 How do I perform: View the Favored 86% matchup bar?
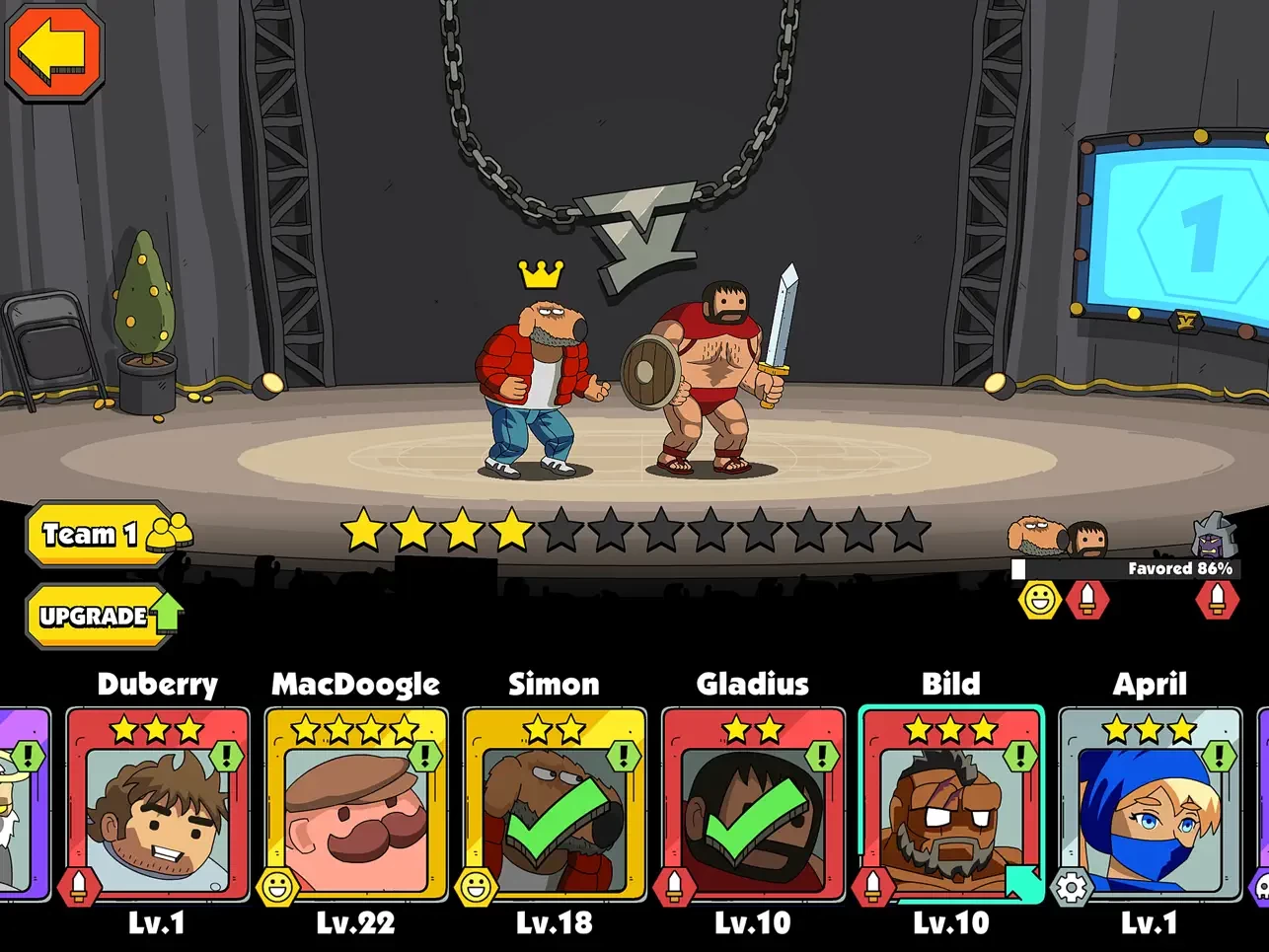(1125, 569)
